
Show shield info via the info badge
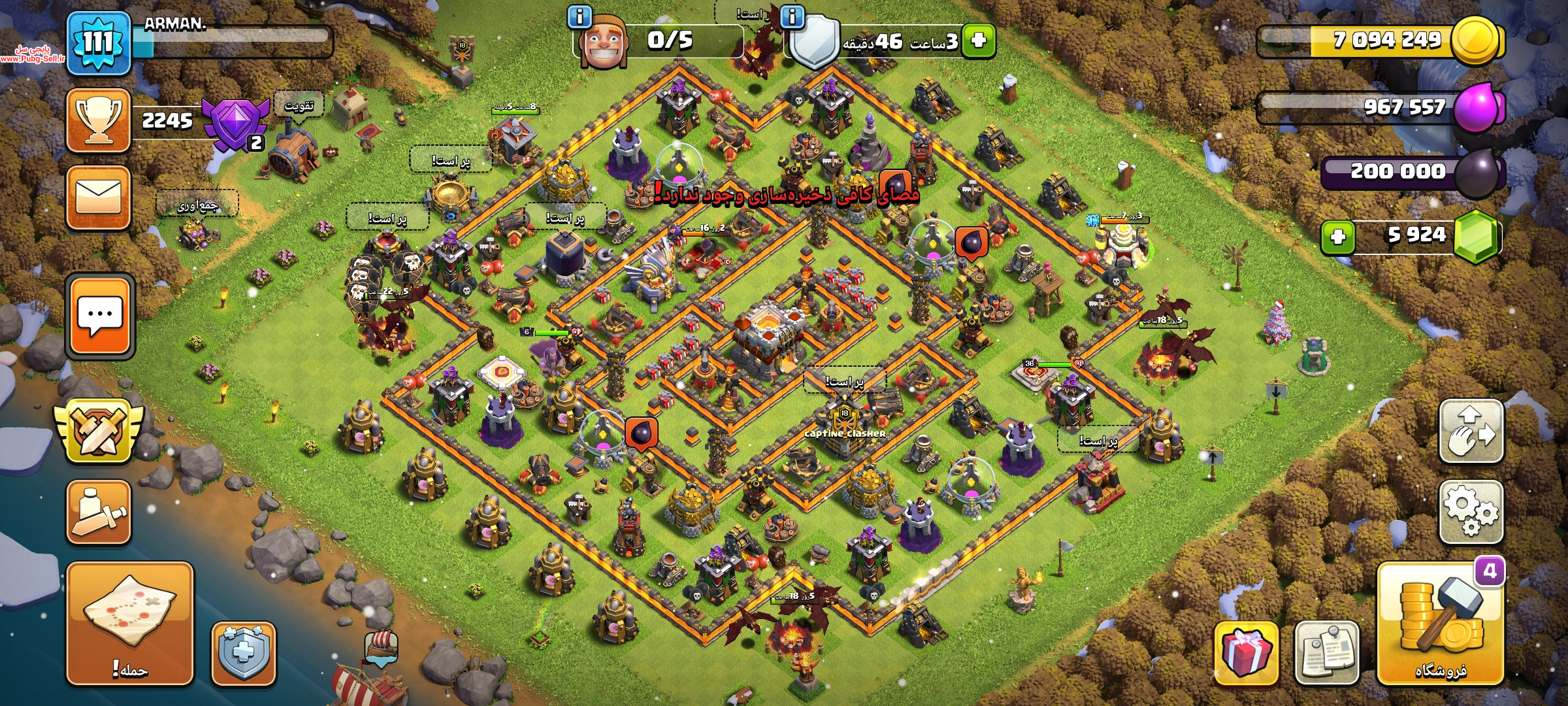(x=792, y=16)
